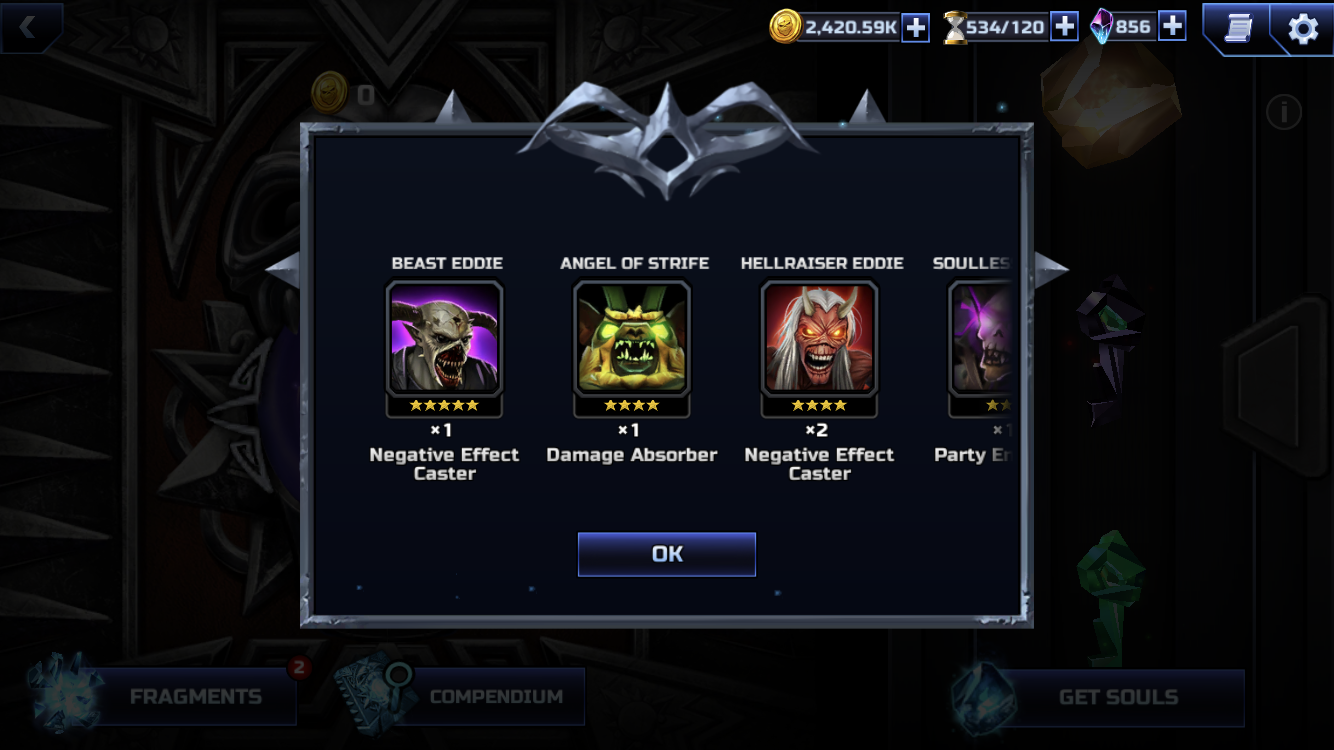Go back using the top-left arrow

point(28,27)
